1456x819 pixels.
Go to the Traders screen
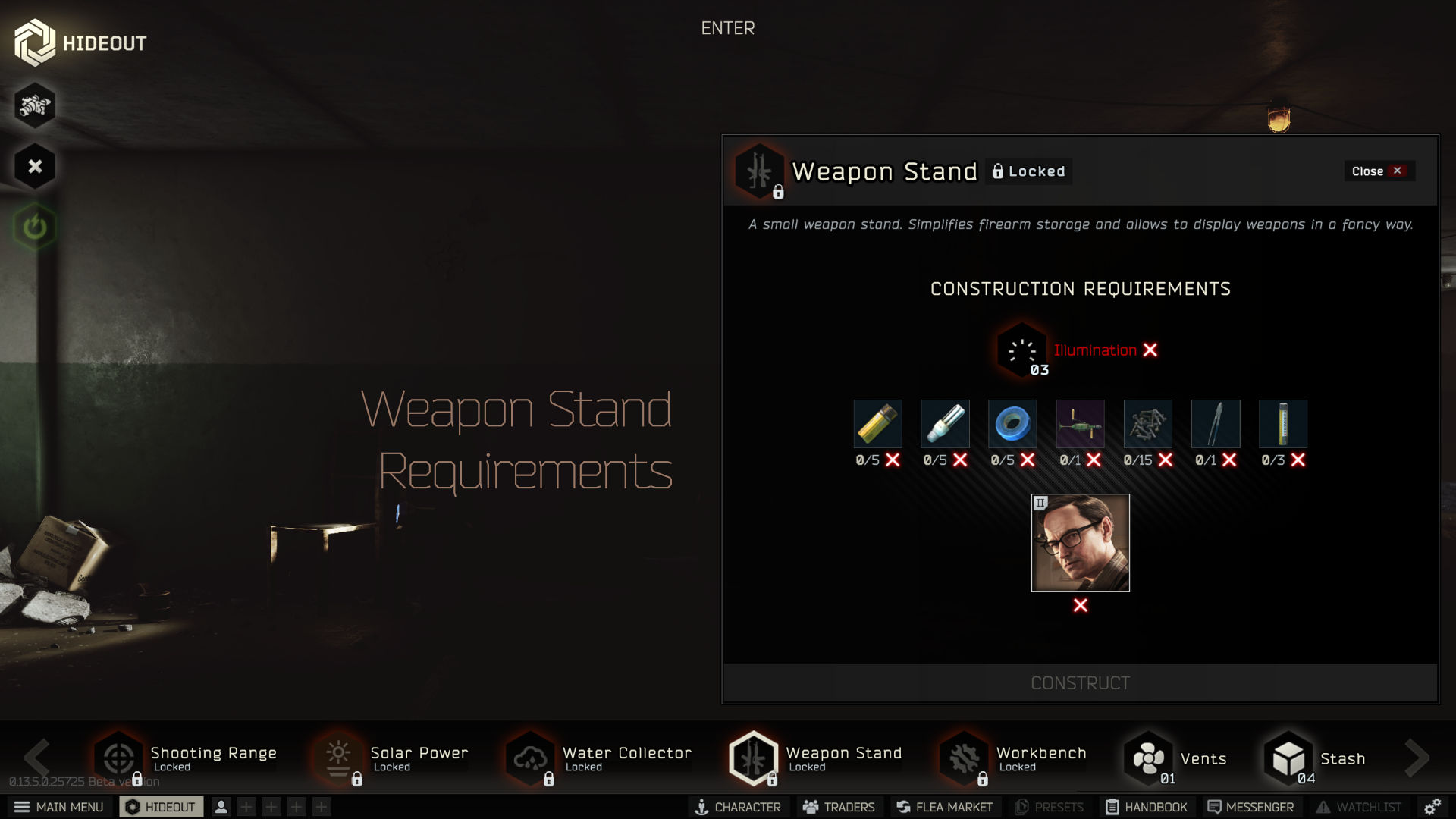pyautogui.click(x=839, y=807)
